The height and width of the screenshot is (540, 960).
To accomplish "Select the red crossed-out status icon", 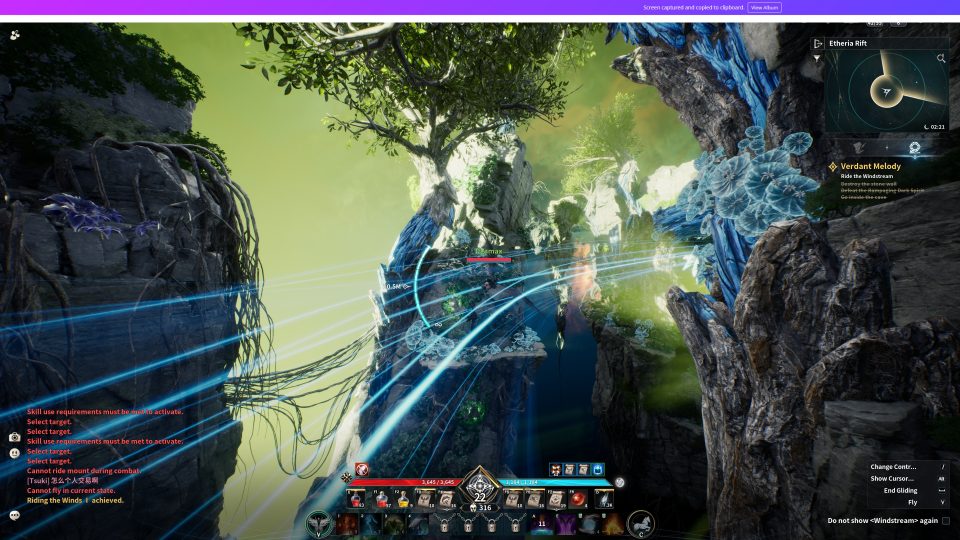I will pyautogui.click(x=362, y=469).
